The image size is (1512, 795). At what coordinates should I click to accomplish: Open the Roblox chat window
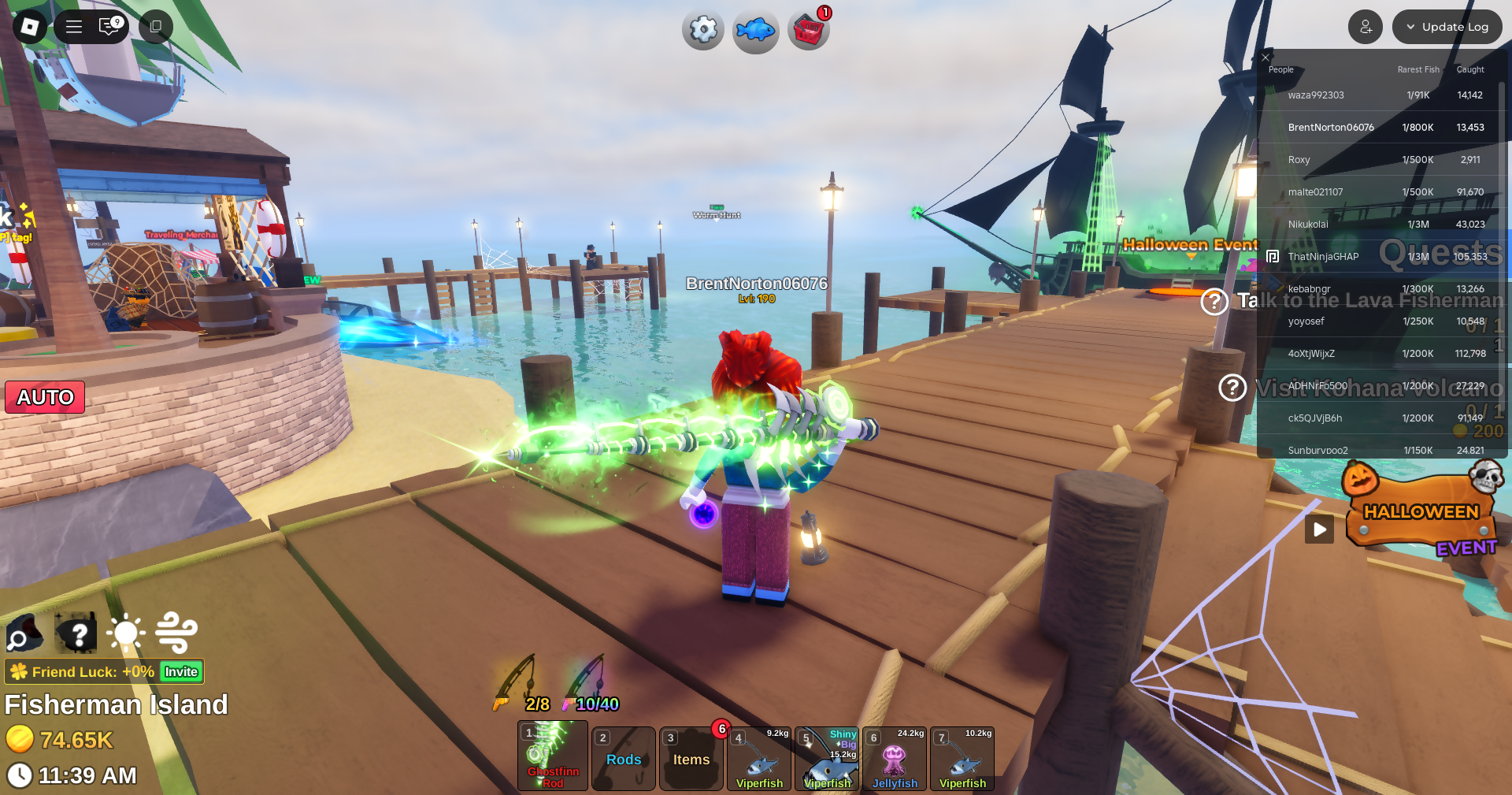(109, 27)
